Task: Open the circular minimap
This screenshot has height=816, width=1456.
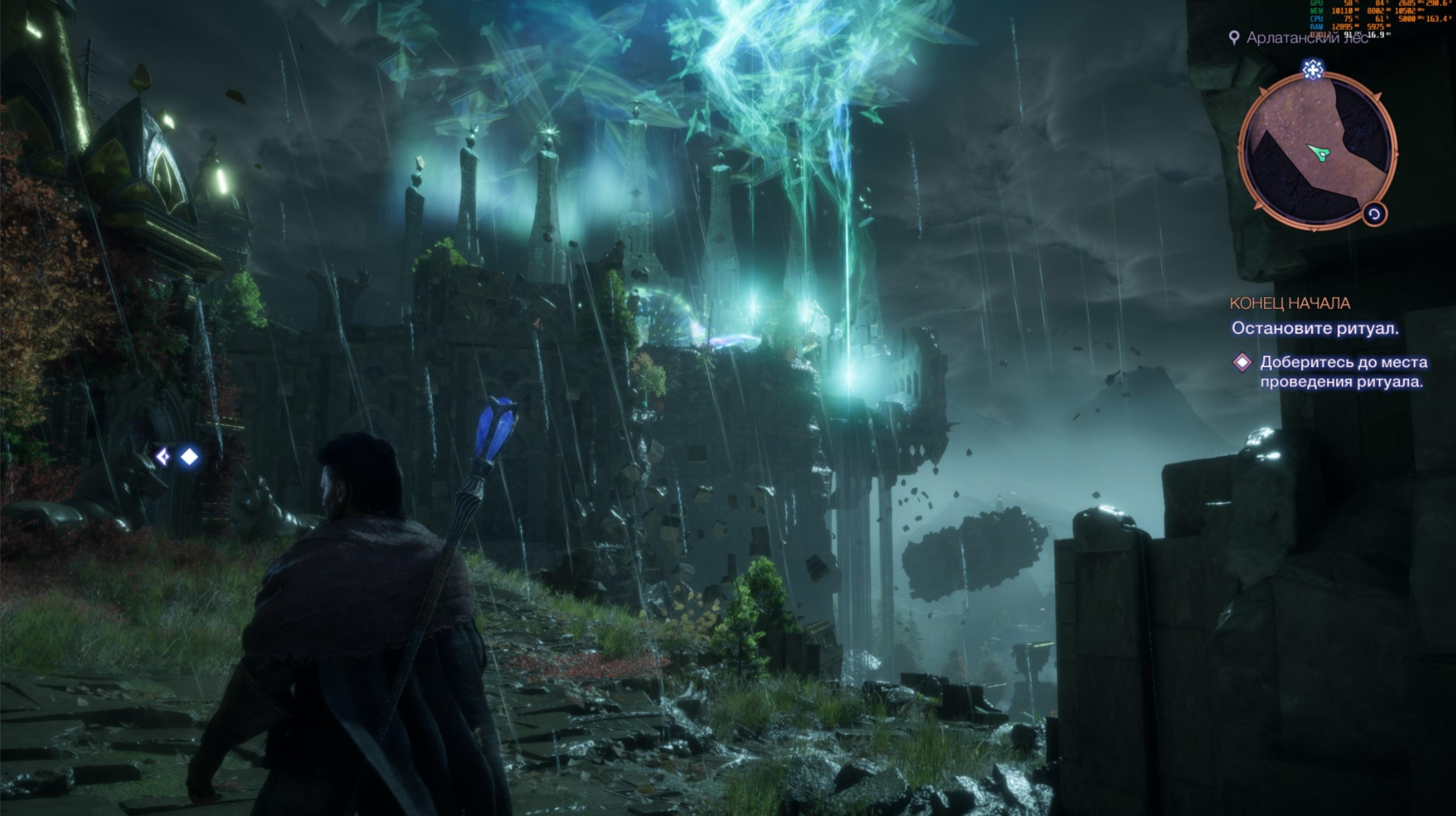Action: 1316,152
